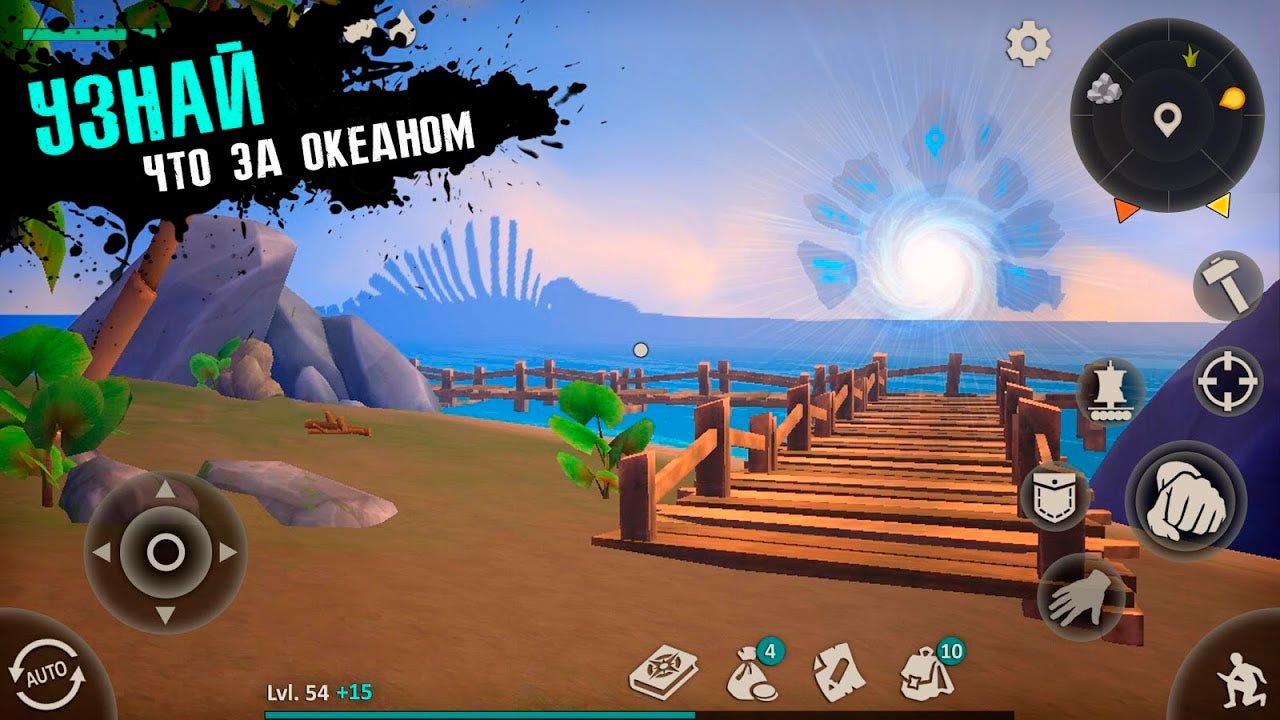Open the backpack inventory
This screenshot has width=1280, height=720.
925,673
